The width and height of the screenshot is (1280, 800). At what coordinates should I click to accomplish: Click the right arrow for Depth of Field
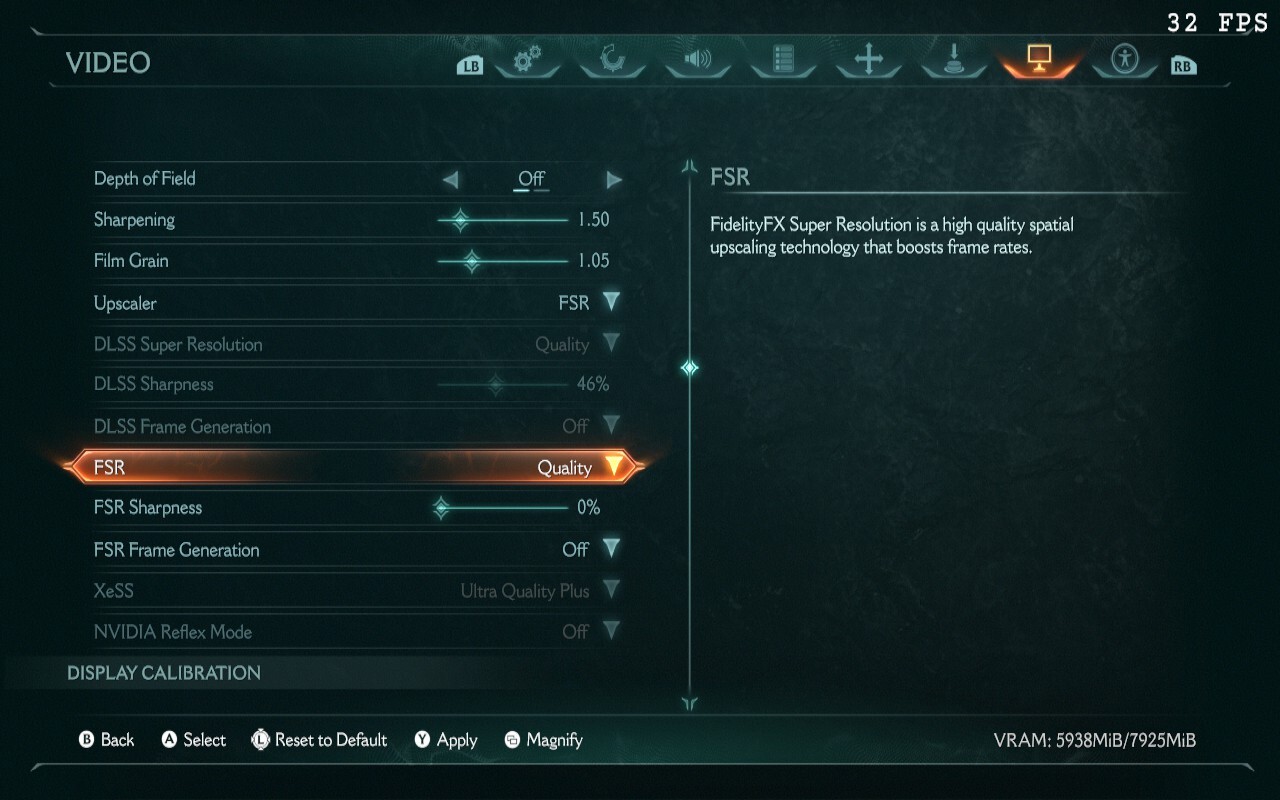(x=613, y=180)
